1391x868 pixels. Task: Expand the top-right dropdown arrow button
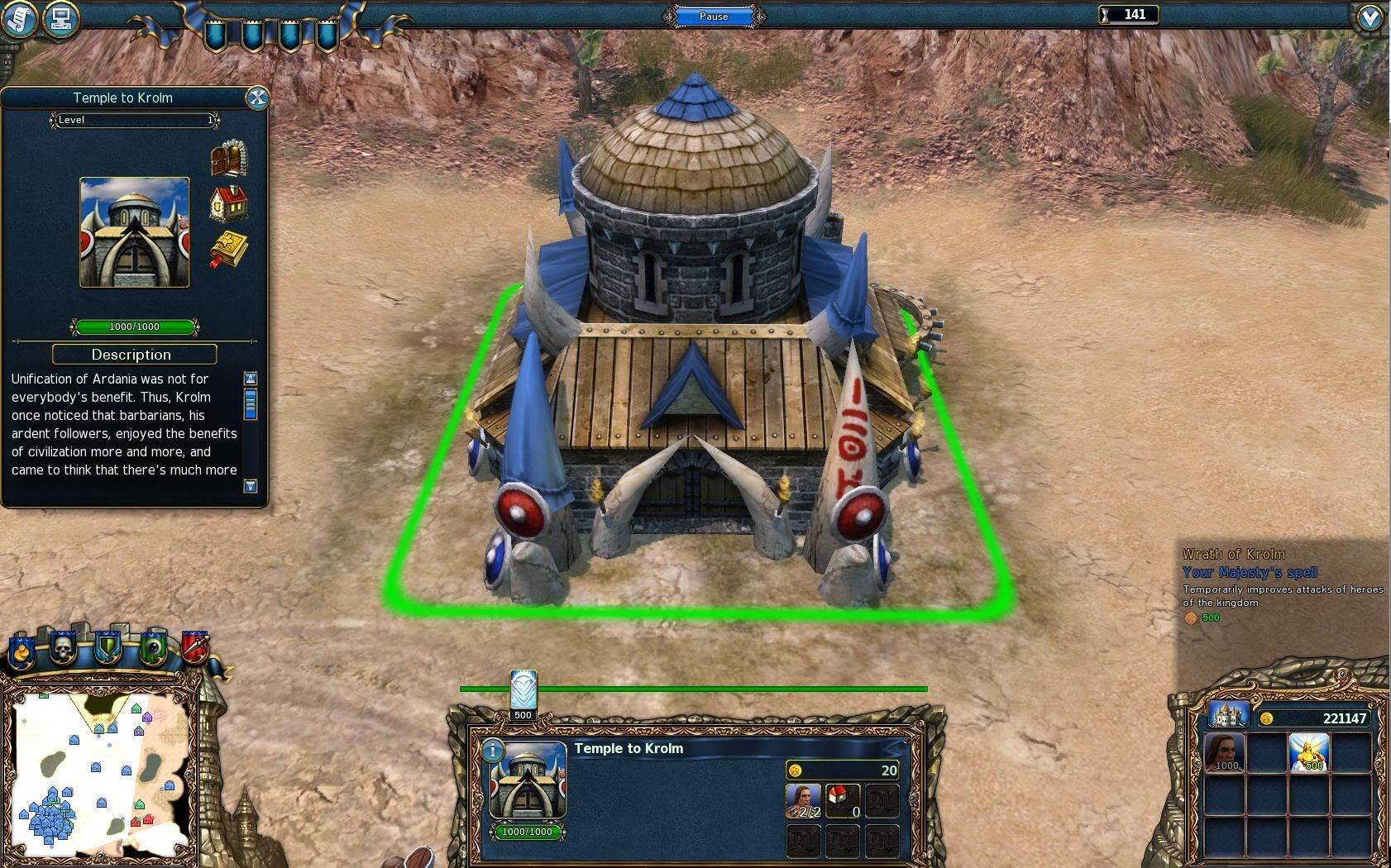point(1369,18)
